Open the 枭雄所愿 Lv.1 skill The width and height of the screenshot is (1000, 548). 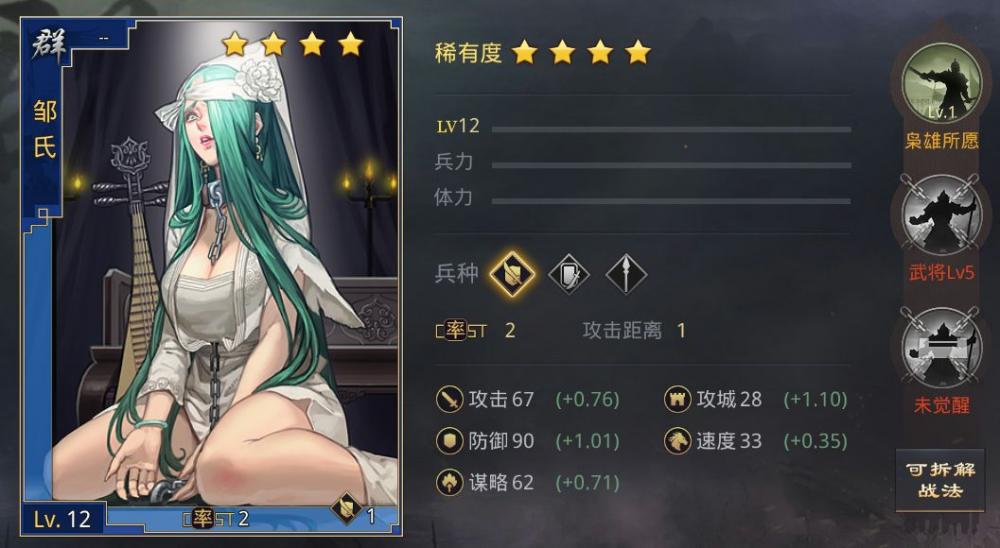[x=941, y=84]
